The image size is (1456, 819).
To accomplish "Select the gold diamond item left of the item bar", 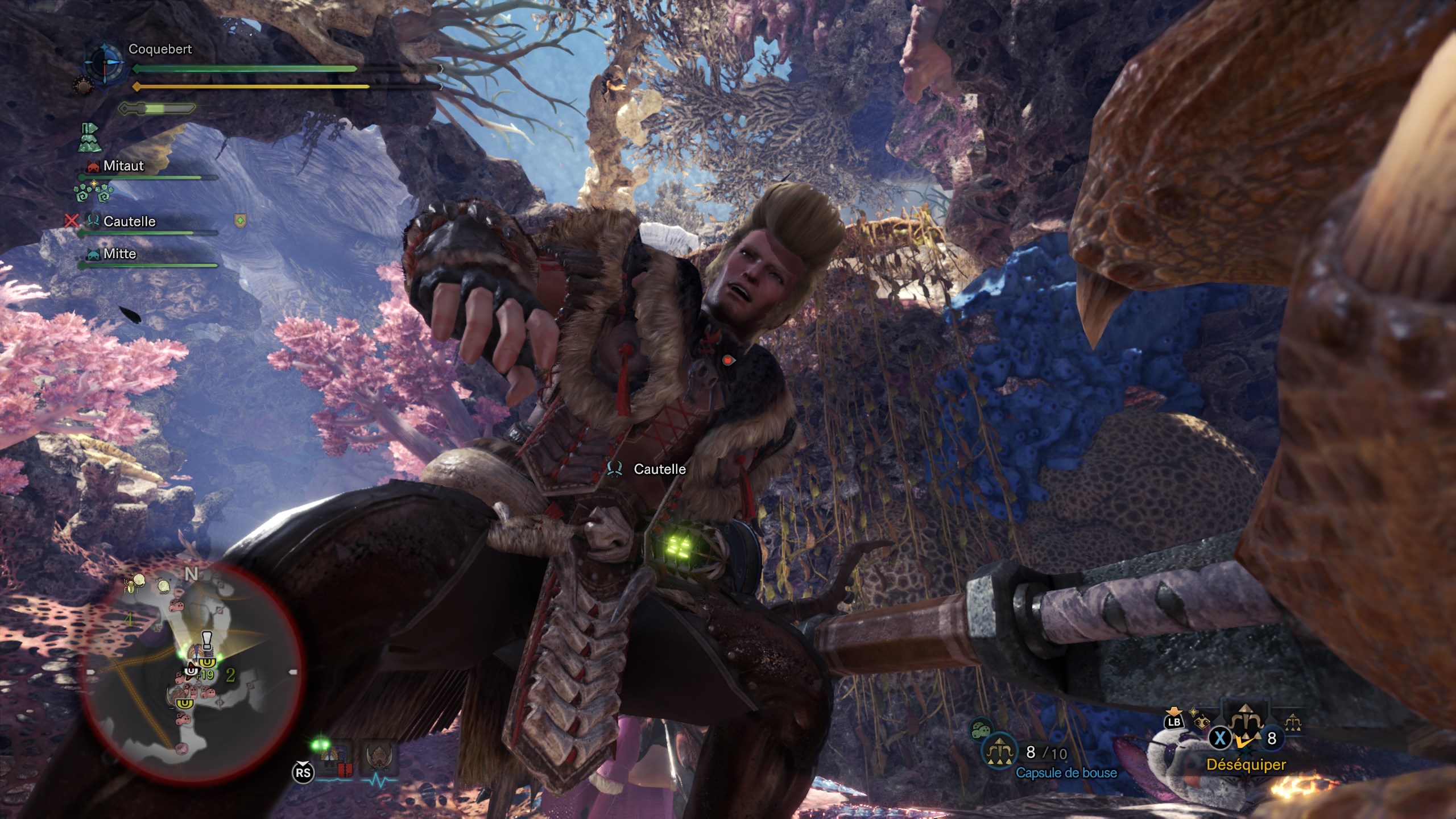I will tap(1202, 722).
